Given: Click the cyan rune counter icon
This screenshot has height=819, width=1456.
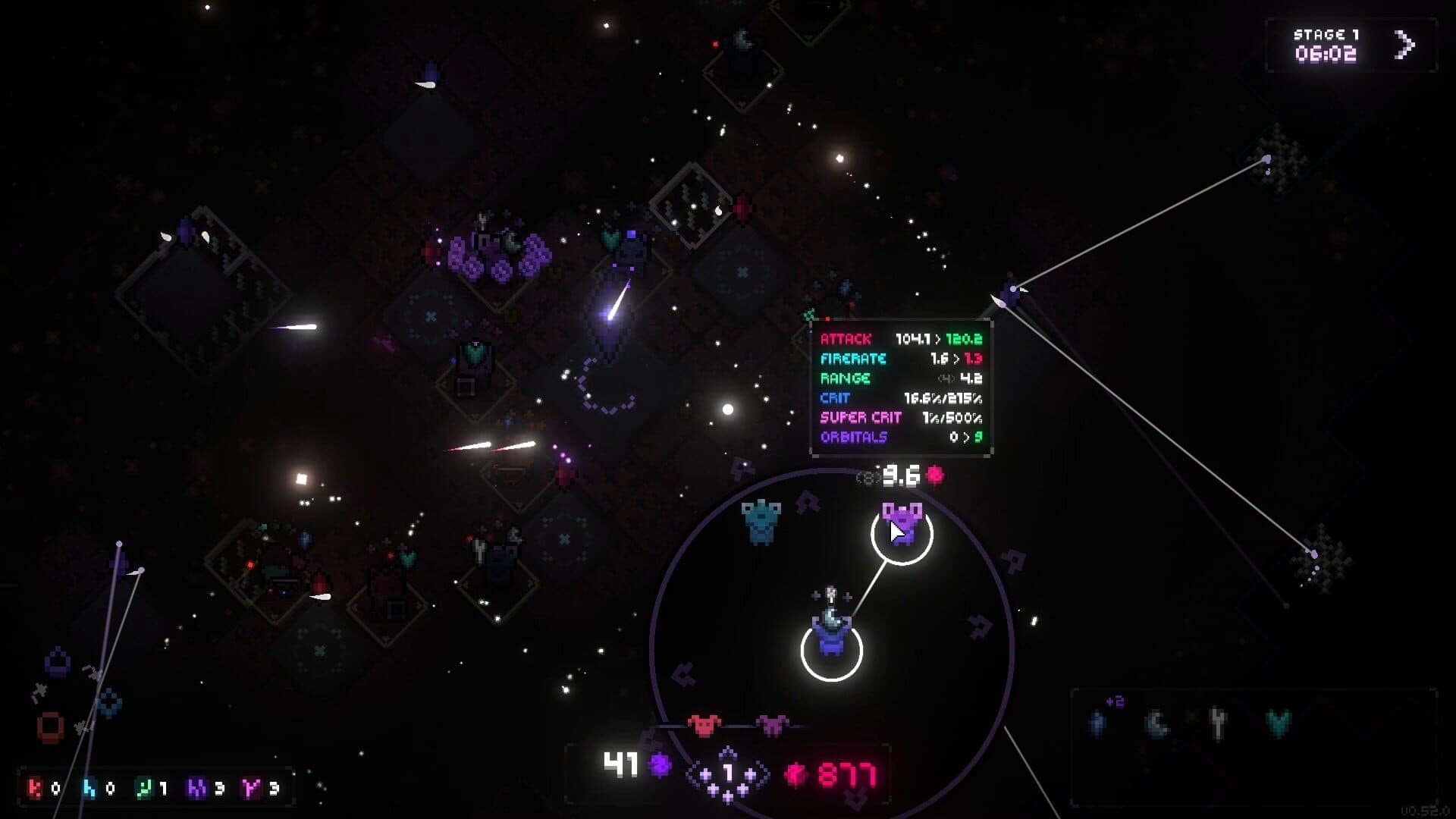Looking at the screenshot, I should tap(89, 789).
